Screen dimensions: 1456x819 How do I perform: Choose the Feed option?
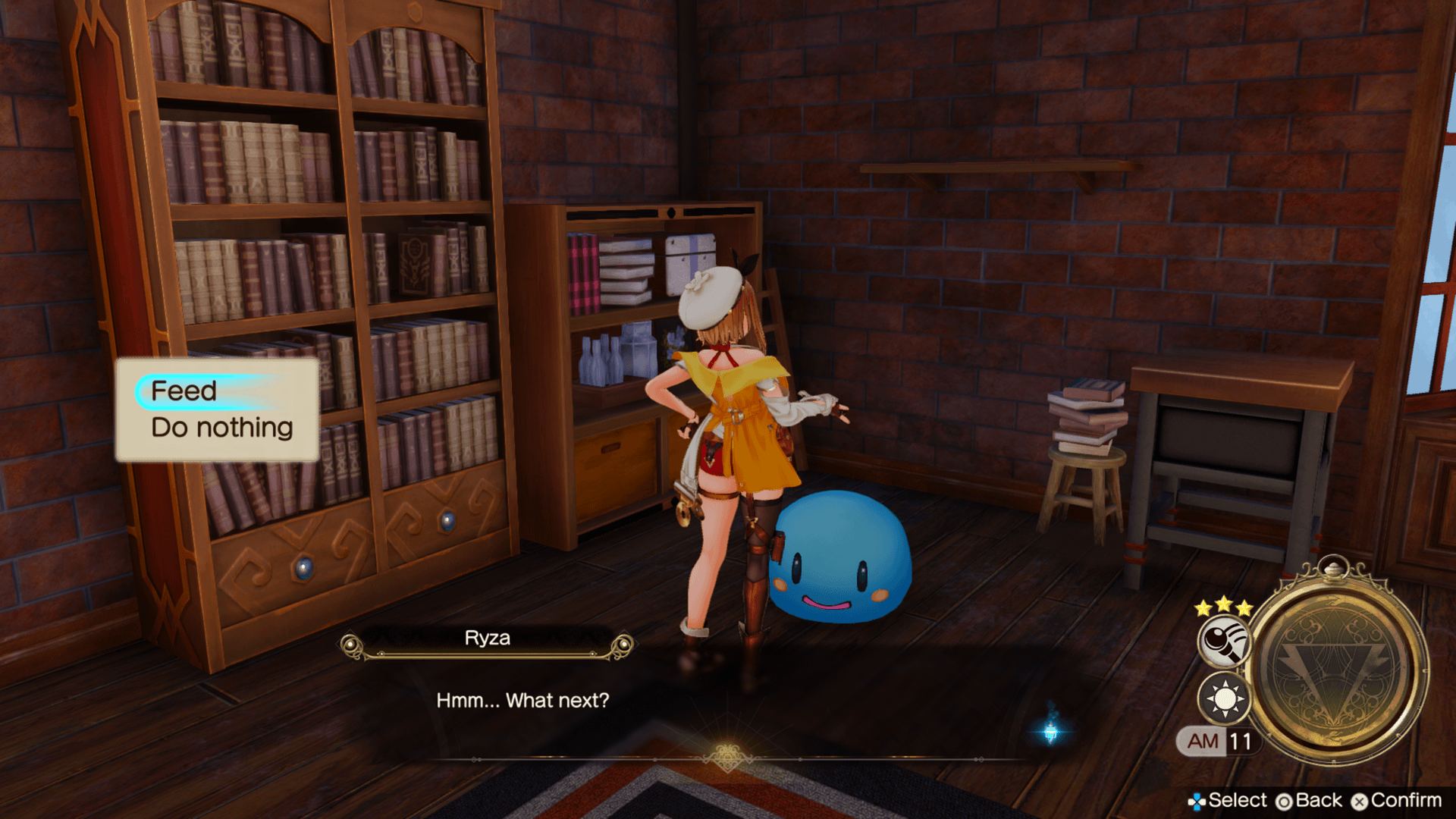(184, 391)
